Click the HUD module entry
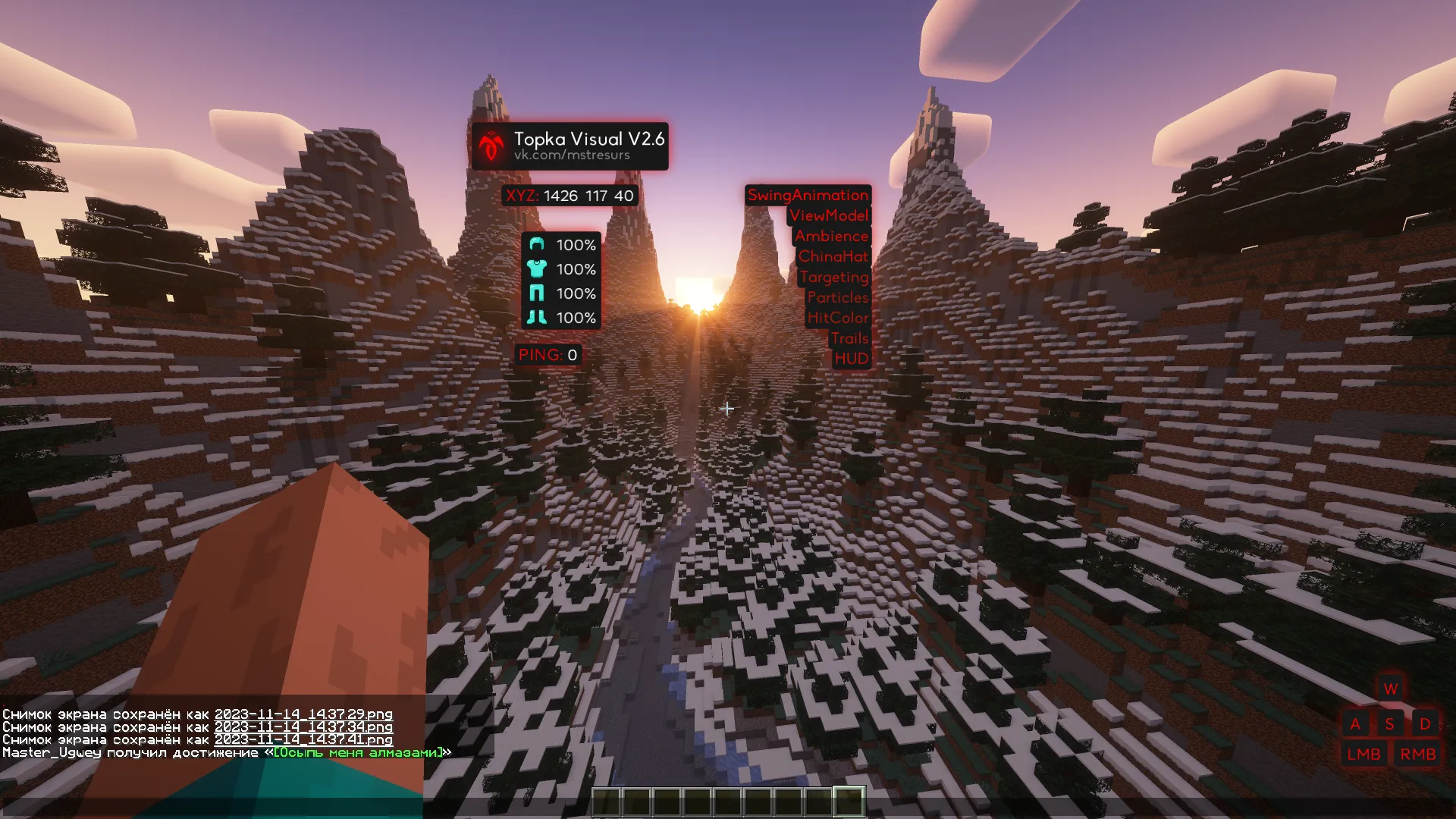This screenshot has height=819, width=1456. [x=852, y=359]
